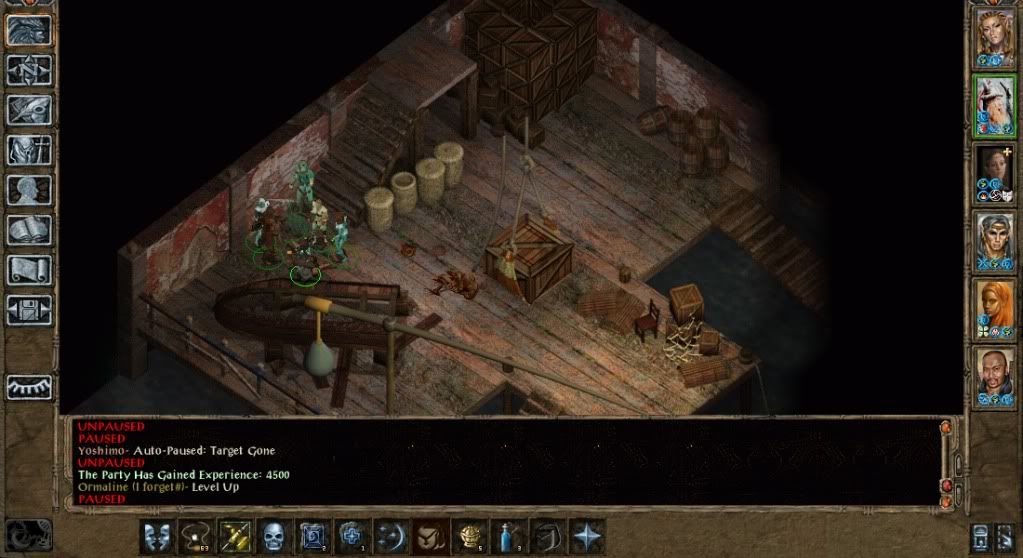
Task: Activate the skull ability icon
Action: [x=274, y=536]
